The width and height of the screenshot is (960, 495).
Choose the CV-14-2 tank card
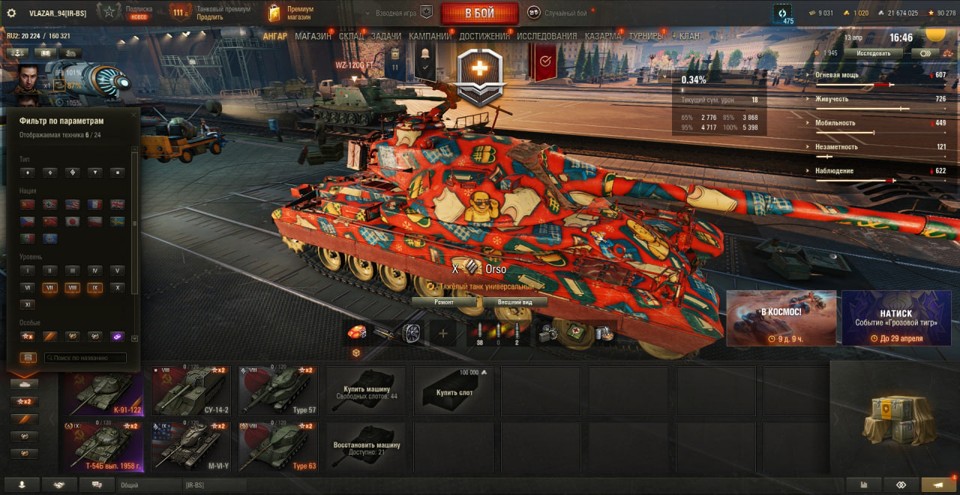tap(191, 389)
